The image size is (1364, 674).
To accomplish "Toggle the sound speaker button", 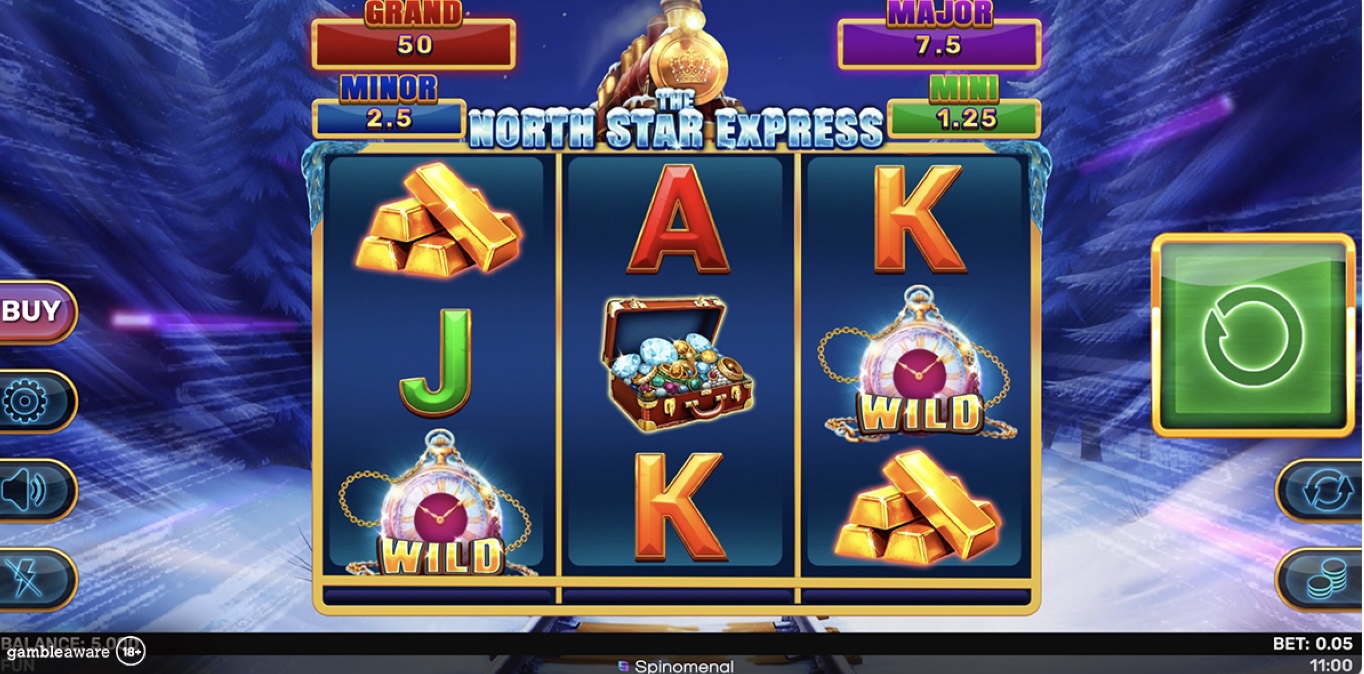I will pyautogui.click(x=30, y=490).
